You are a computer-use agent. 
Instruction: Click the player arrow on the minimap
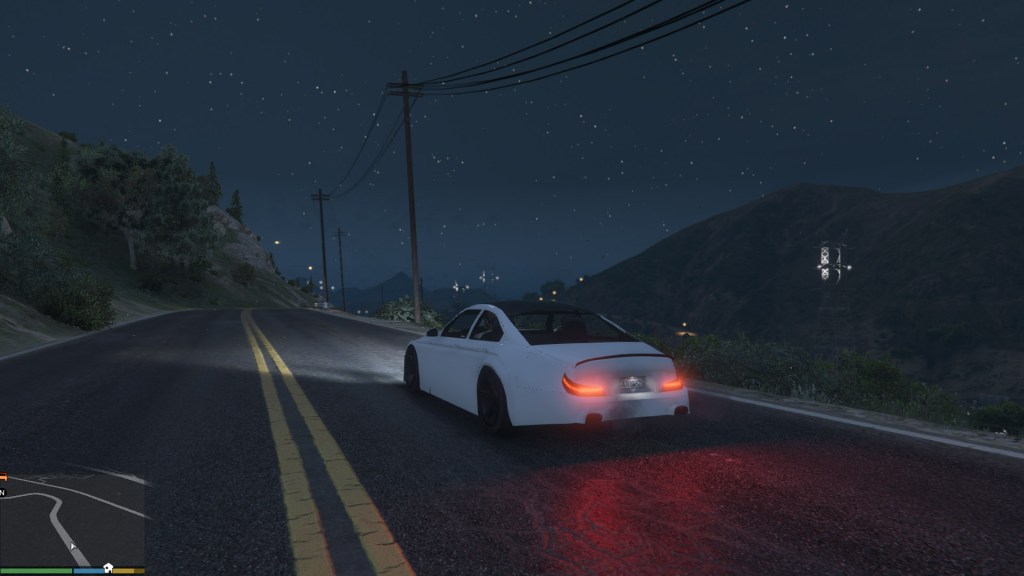tap(72, 545)
